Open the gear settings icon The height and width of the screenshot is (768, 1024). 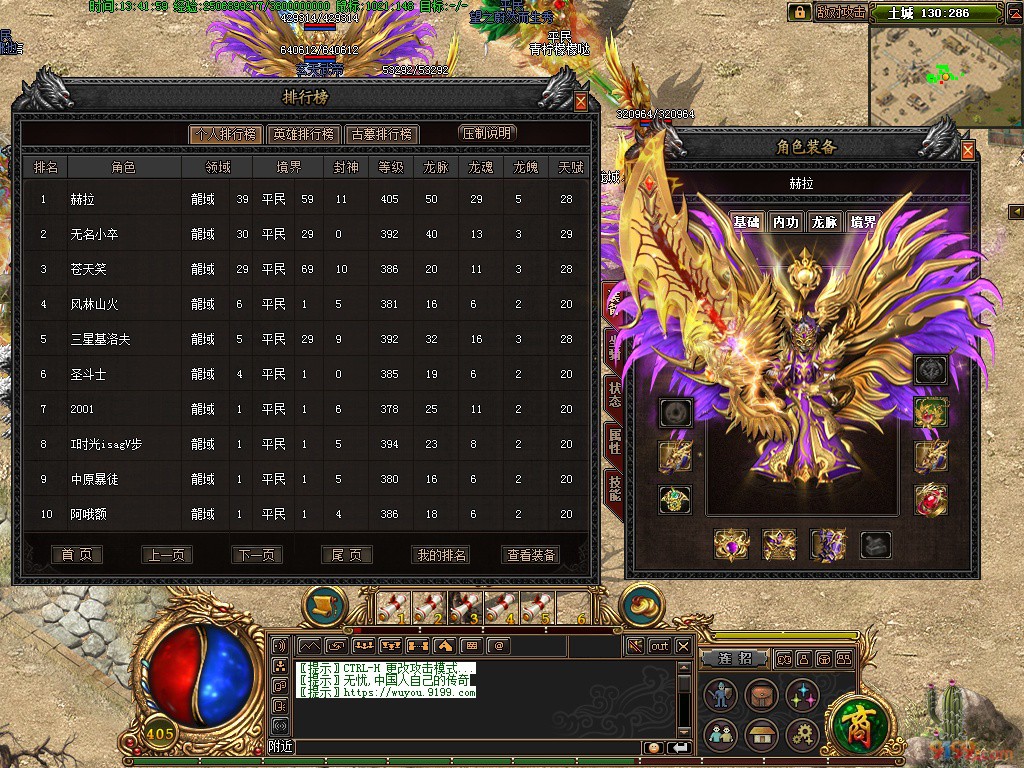tap(801, 735)
